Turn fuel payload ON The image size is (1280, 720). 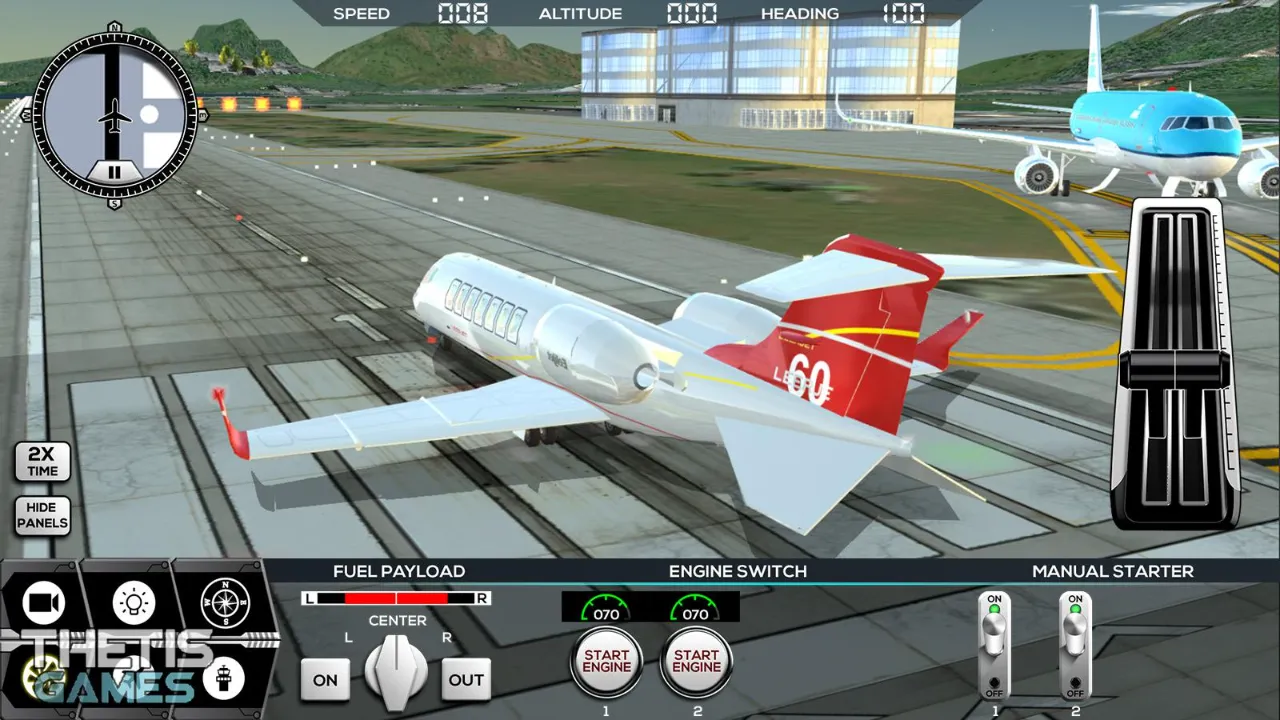[x=325, y=680]
